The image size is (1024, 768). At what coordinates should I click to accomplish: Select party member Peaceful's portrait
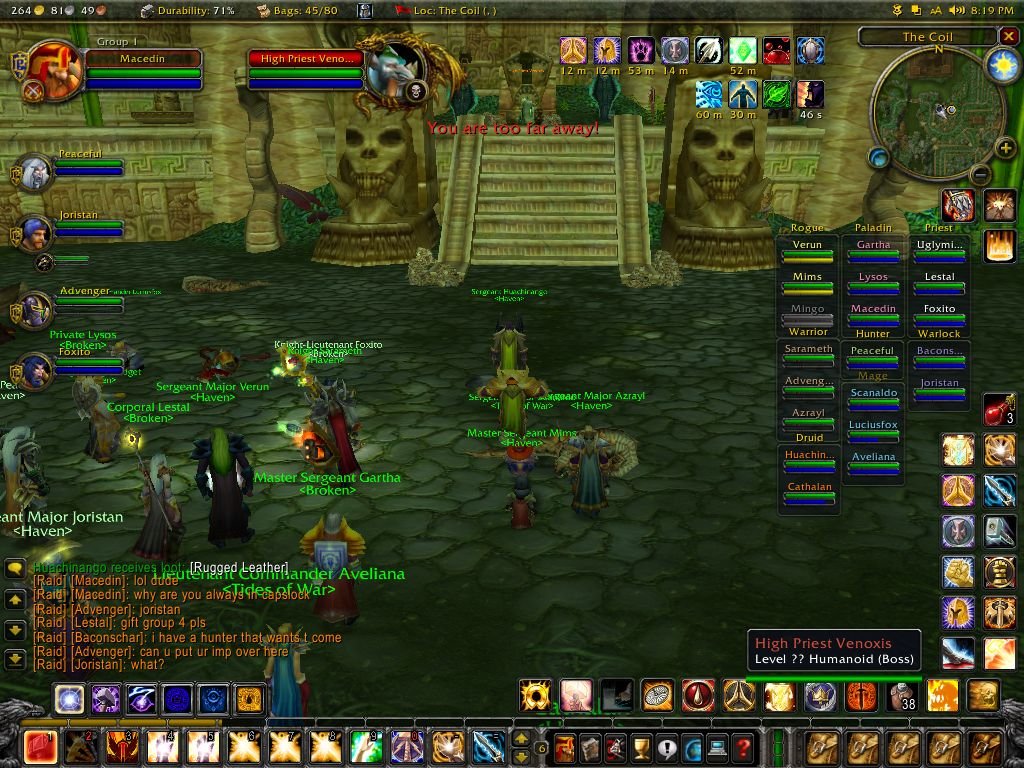pyautogui.click(x=36, y=171)
